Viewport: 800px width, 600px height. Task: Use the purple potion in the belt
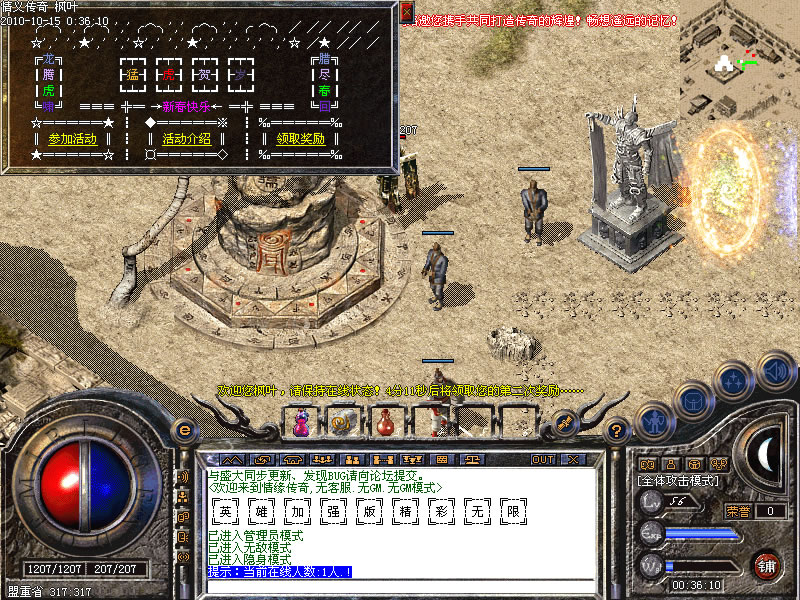(x=300, y=425)
